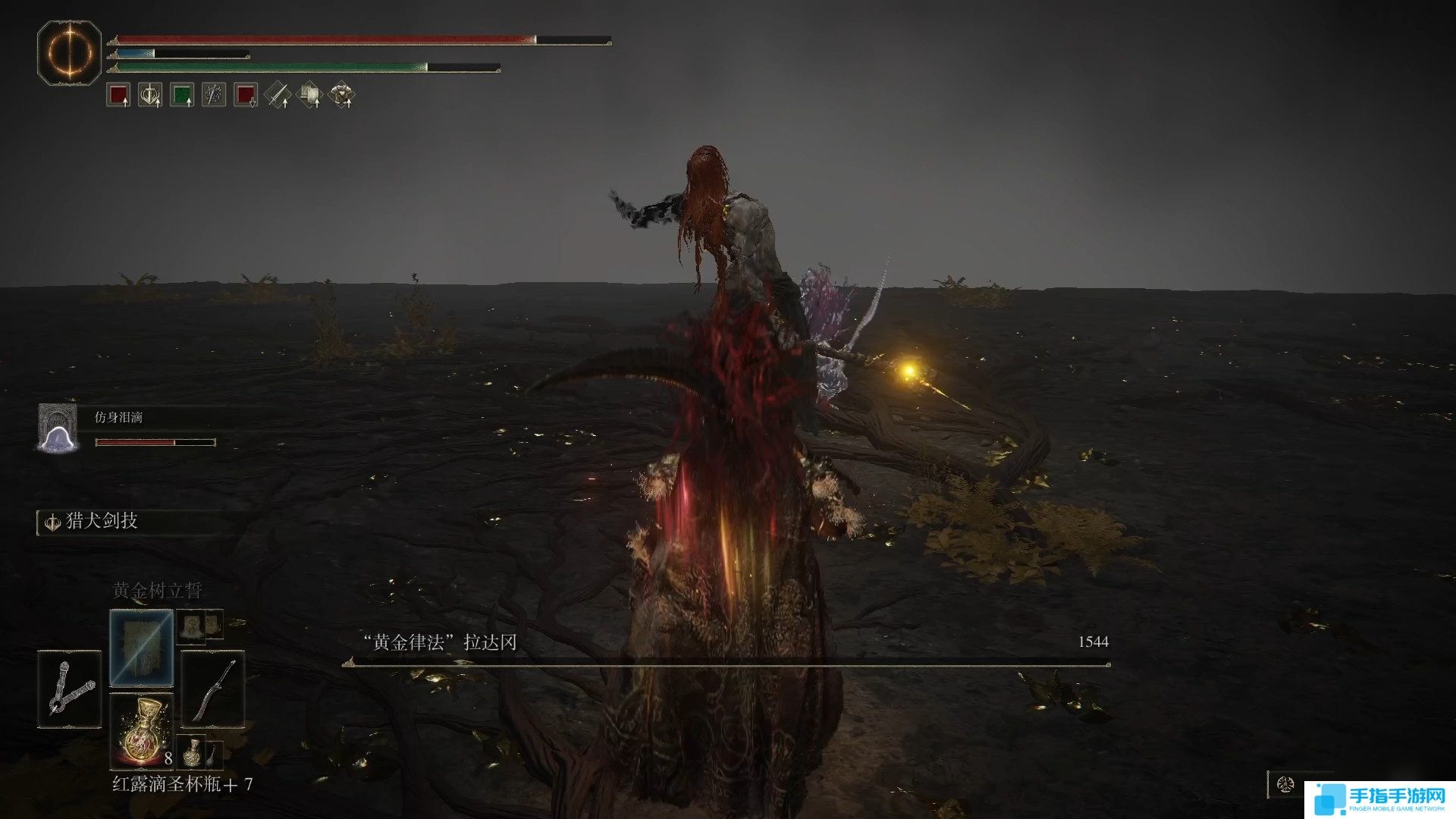The width and height of the screenshot is (1456, 819).
Task: Inspect the green square buff icon
Action: [182, 96]
